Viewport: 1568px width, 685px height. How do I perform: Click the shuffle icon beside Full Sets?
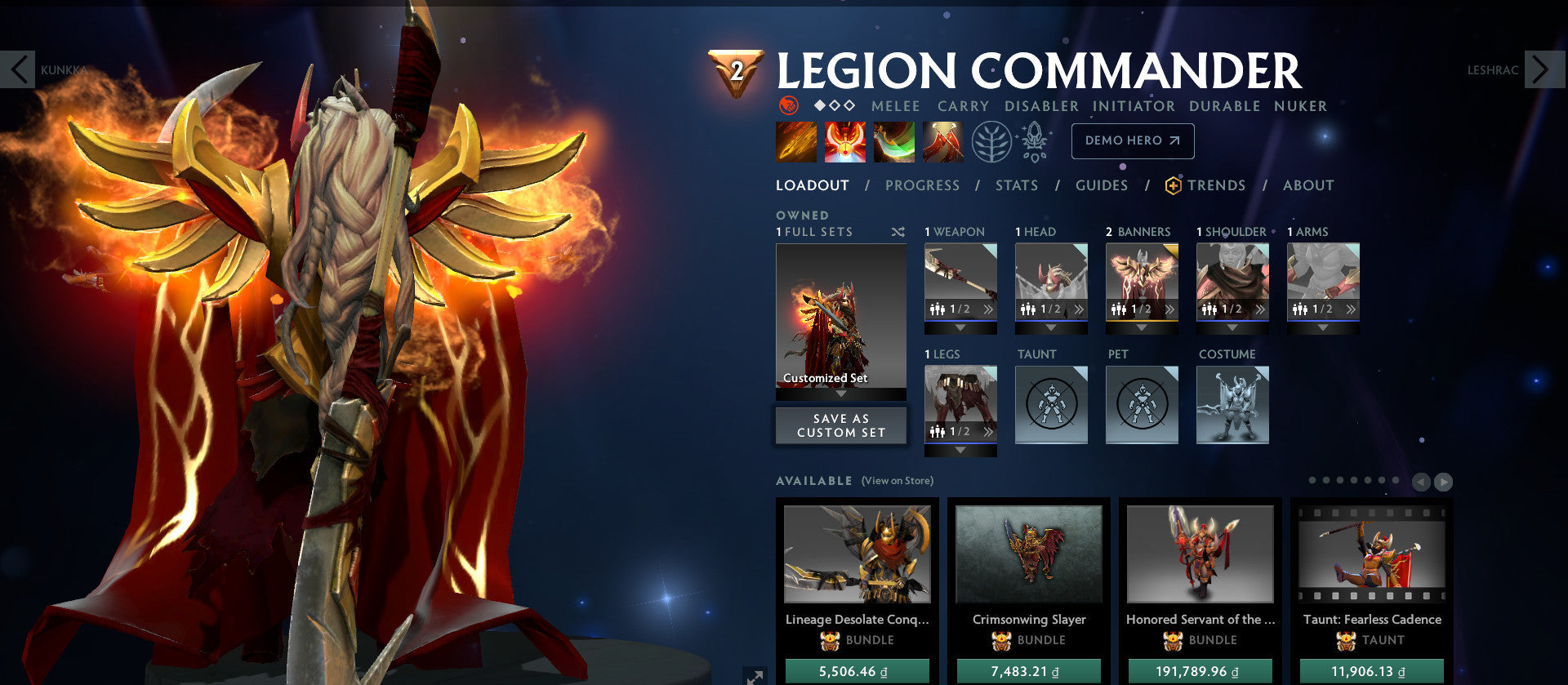(898, 232)
